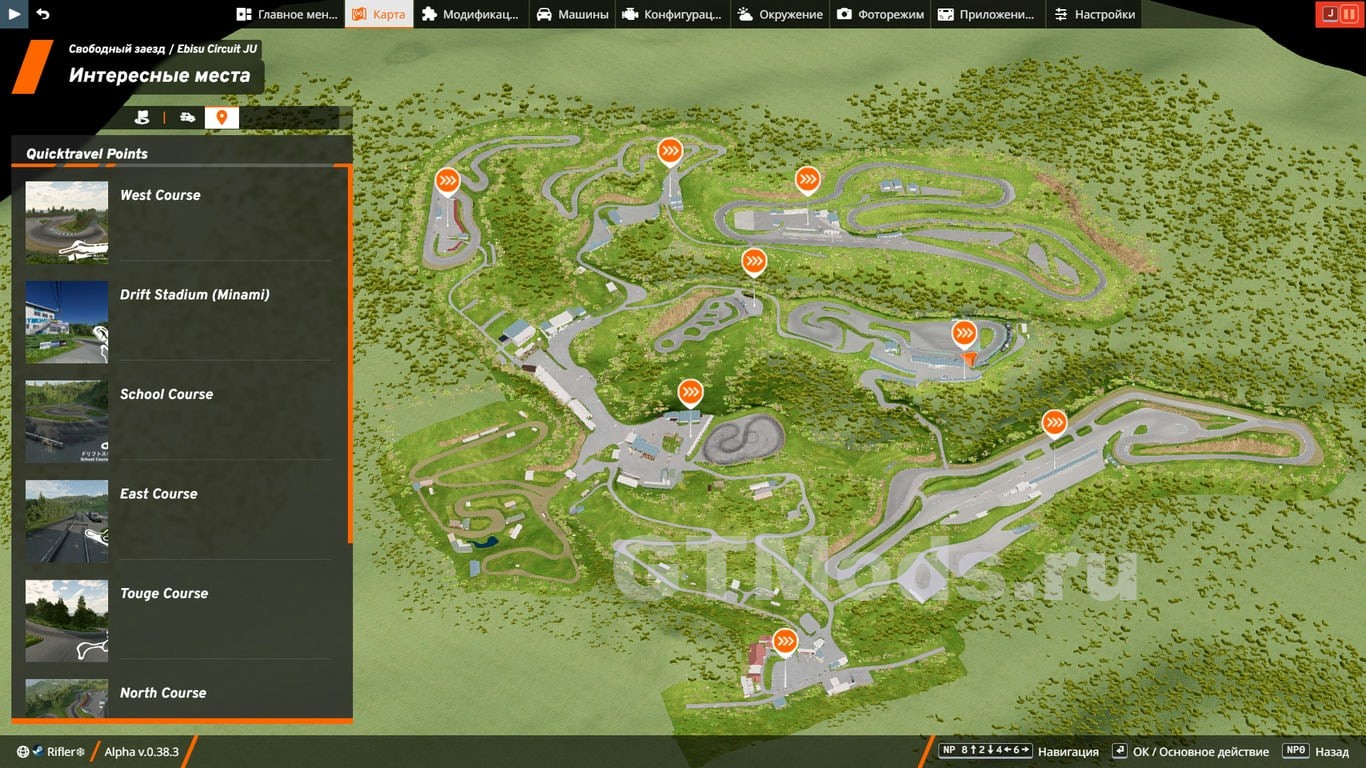Open the Машины vehicle selector
Image resolution: width=1366 pixels, height=768 pixels.
click(572, 14)
